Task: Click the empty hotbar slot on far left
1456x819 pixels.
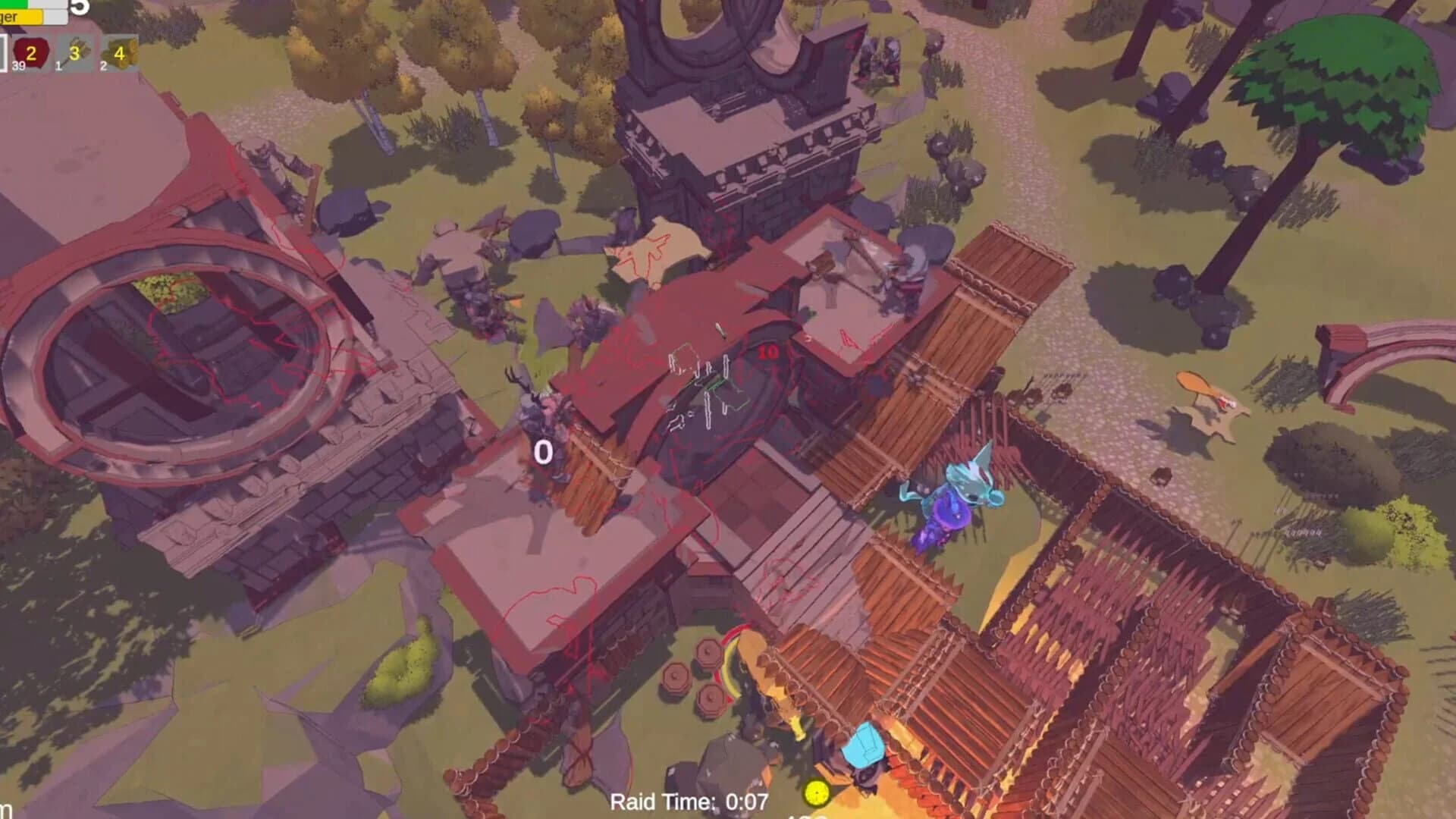Action: 5,53
